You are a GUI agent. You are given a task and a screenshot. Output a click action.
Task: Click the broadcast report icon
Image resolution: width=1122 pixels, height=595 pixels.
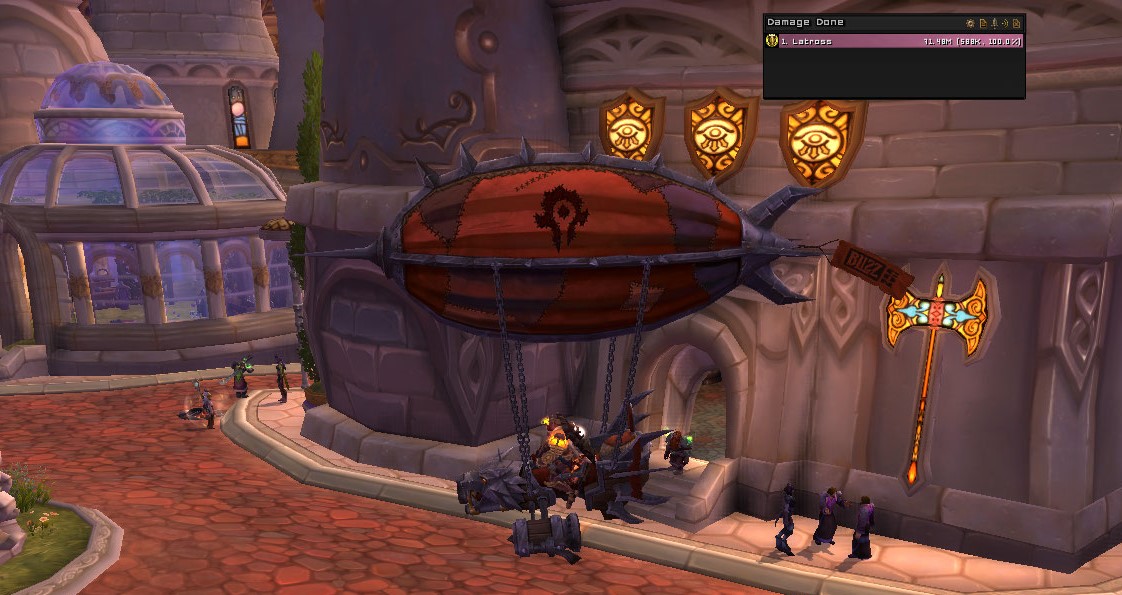(x=1005, y=22)
